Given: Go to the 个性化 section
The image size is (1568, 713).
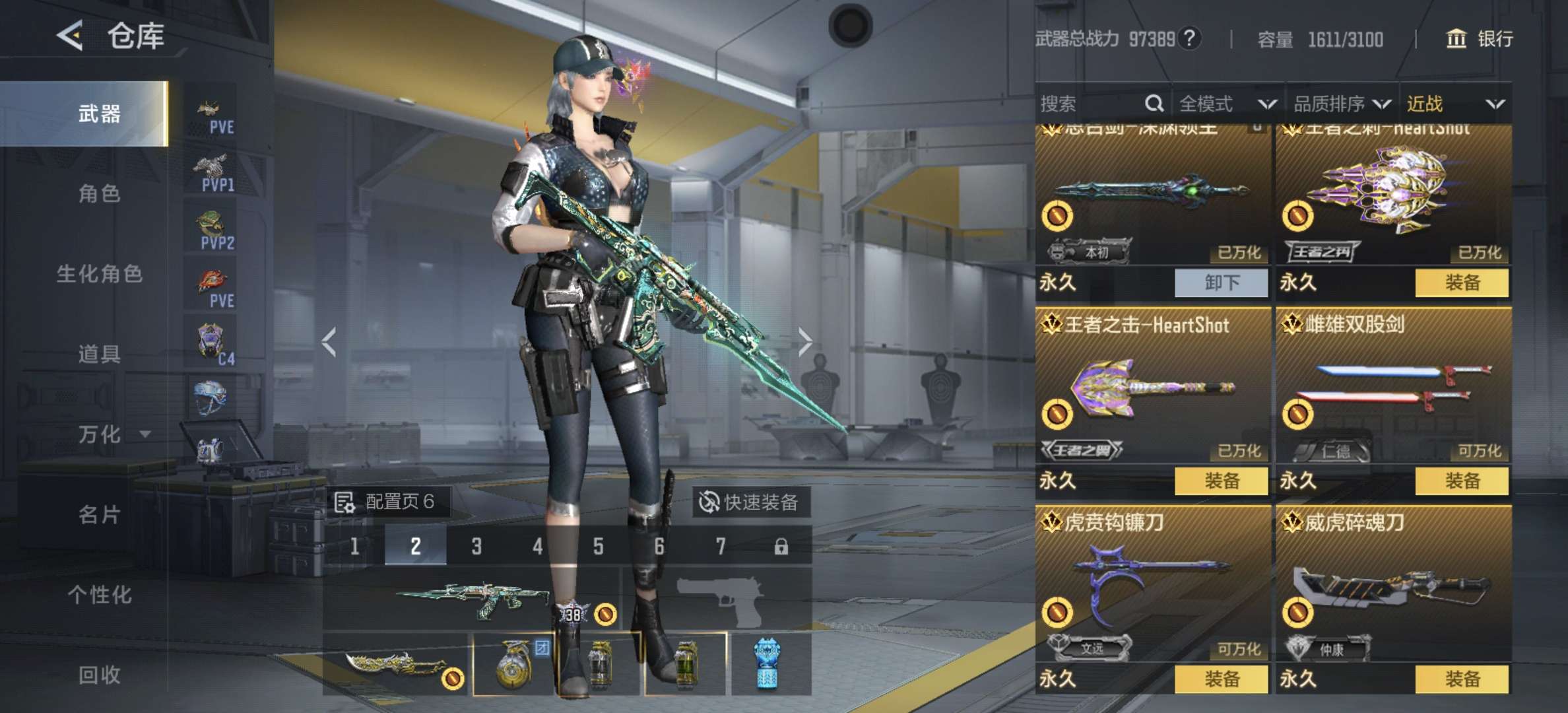Looking at the screenshot, I should tap(99, 595).
